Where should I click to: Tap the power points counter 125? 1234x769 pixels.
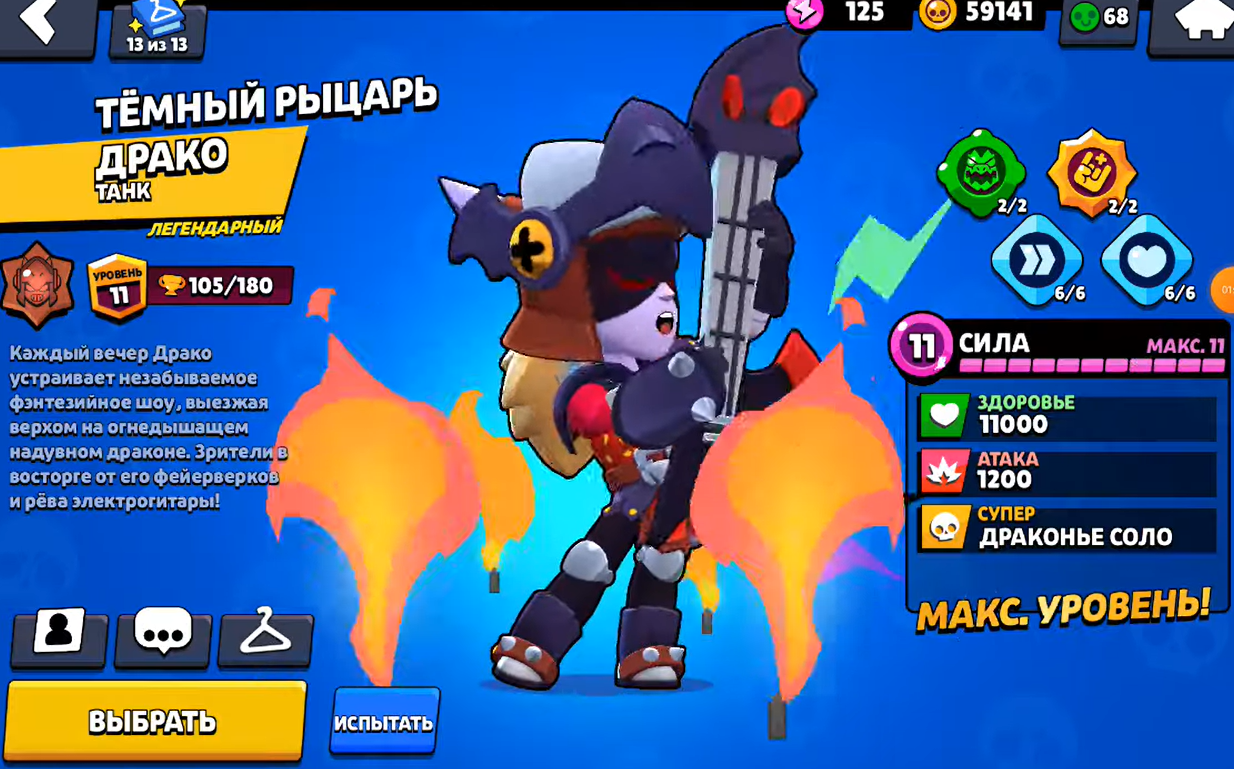tap(838, 12)
